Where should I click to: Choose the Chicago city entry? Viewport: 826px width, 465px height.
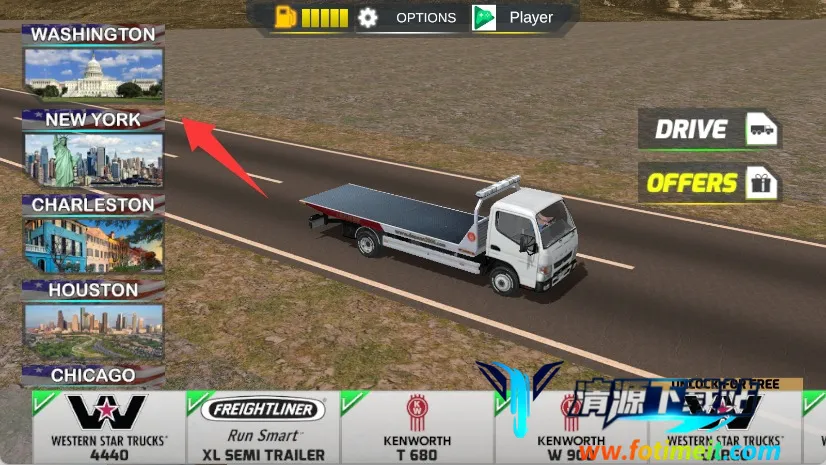[x=93, y=376]
